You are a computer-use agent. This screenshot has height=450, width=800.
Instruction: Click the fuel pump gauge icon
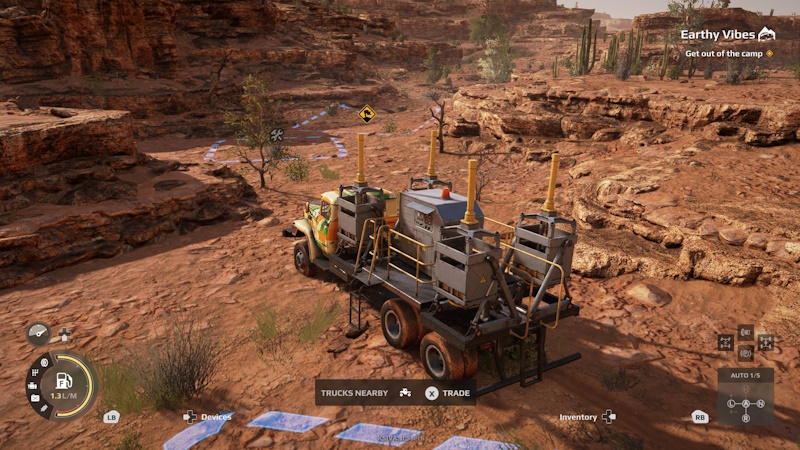(65, 380)
